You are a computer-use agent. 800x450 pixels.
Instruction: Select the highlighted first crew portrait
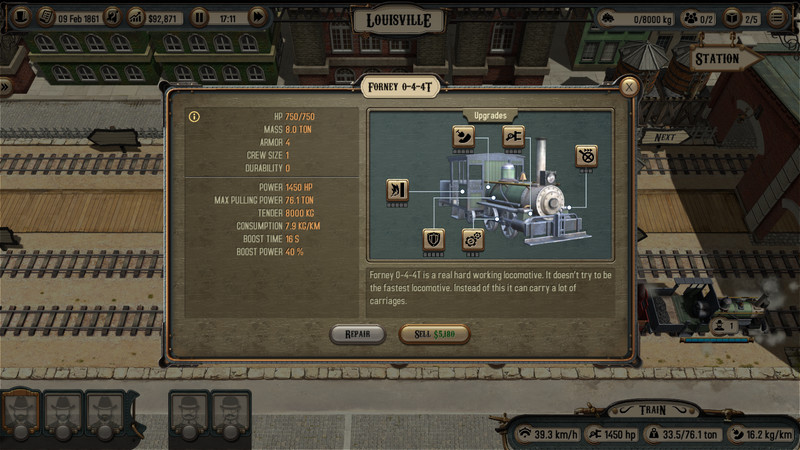[x=21, y=412]
